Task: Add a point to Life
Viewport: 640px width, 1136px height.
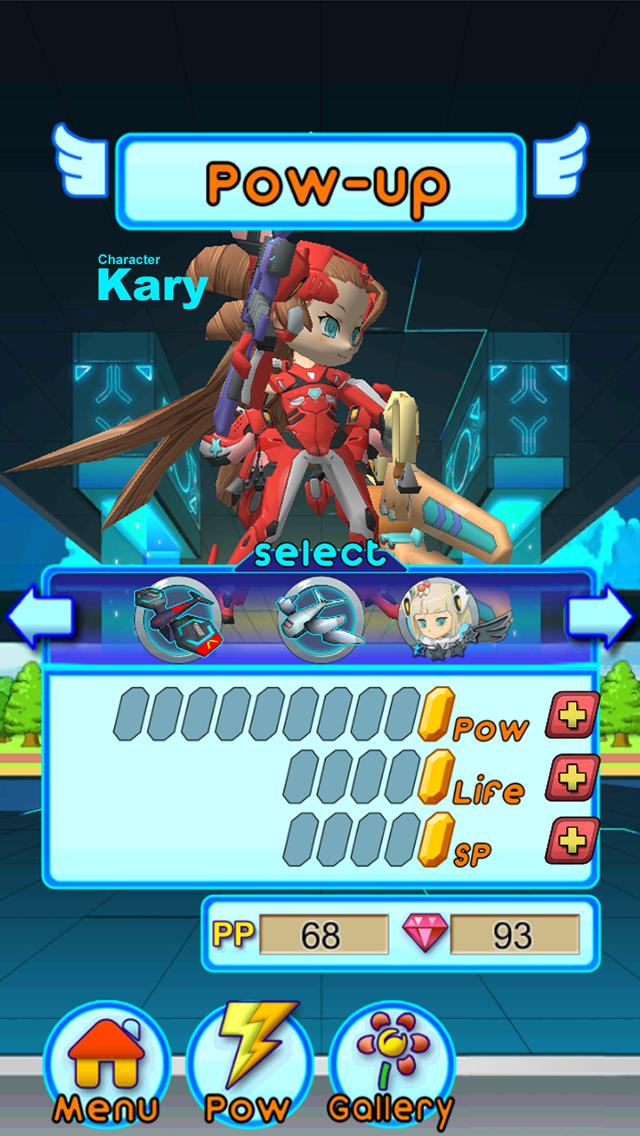Action: pos(572,778)
